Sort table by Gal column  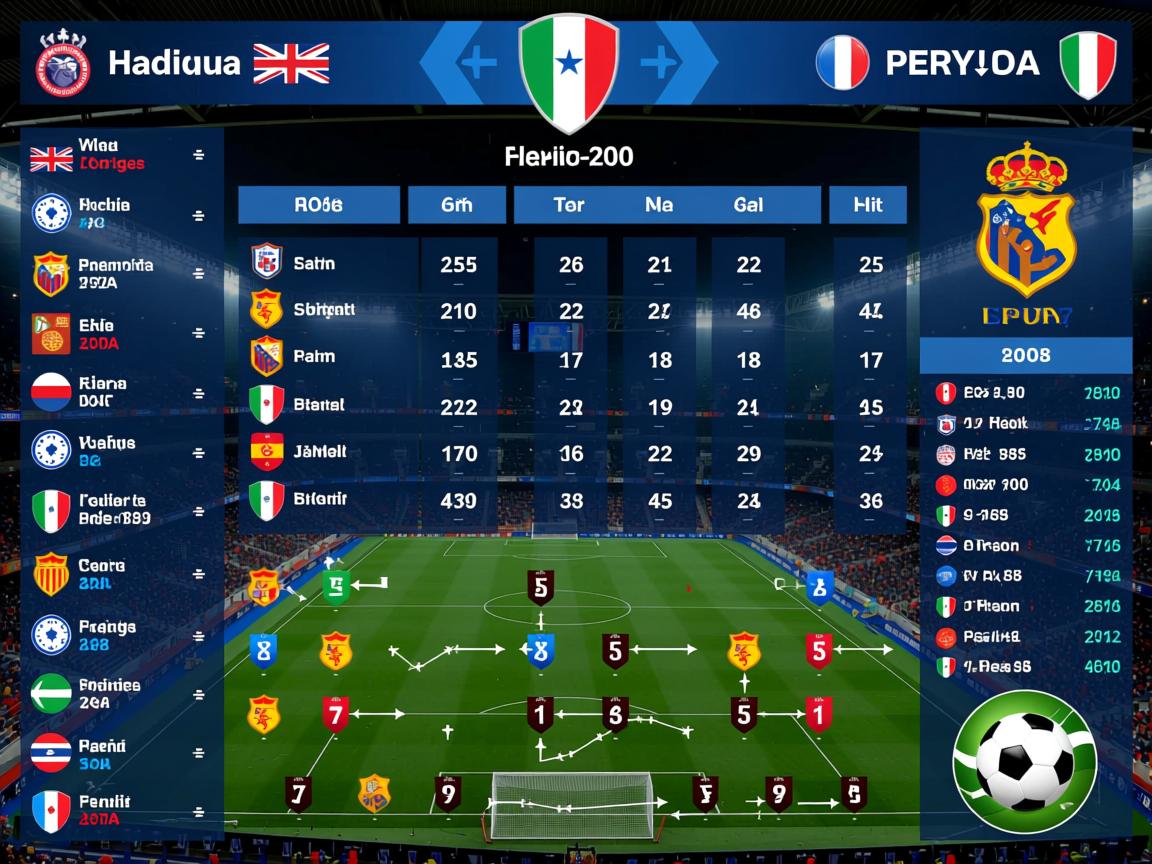point(748,205)
